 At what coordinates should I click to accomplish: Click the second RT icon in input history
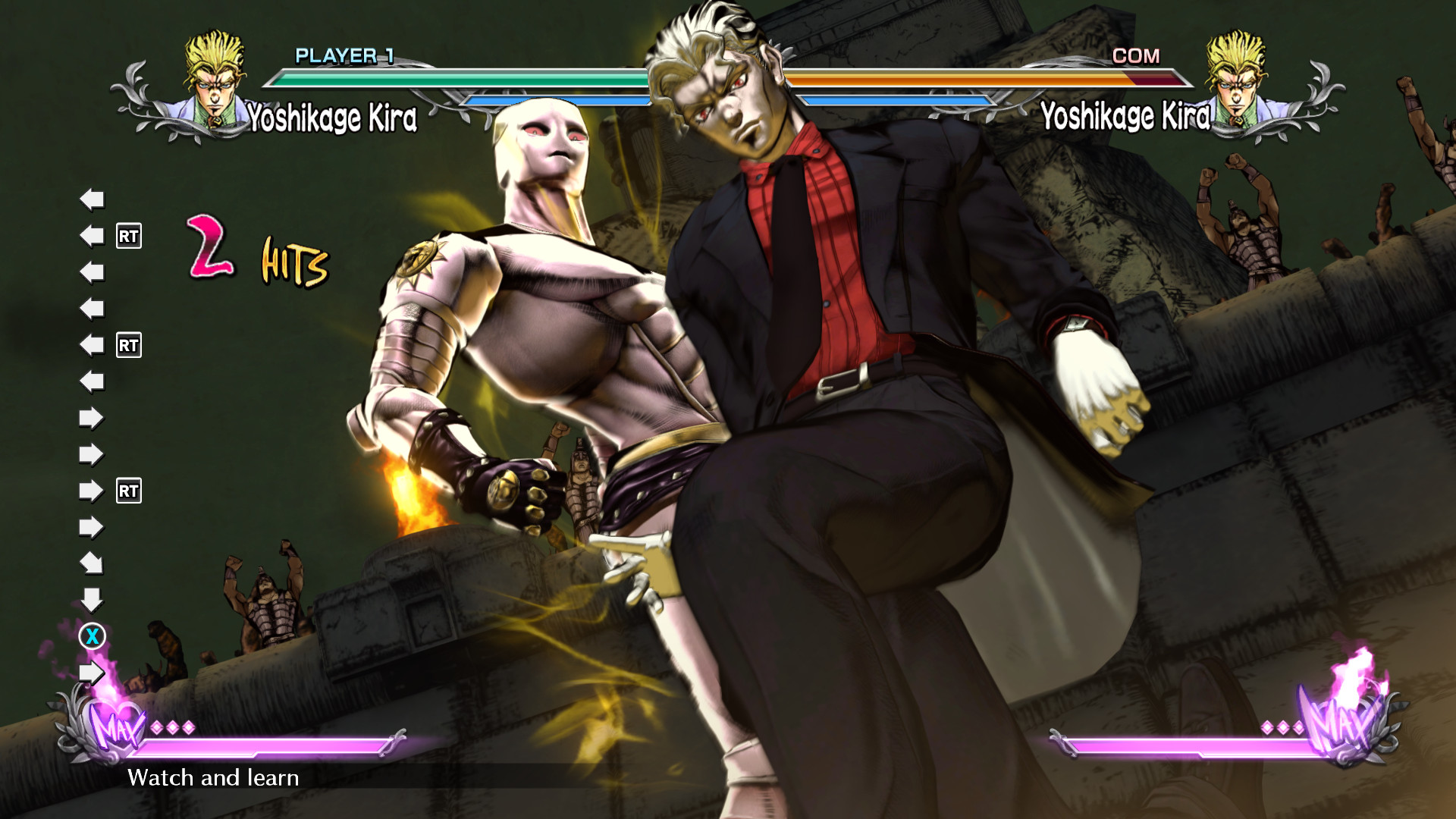pos(129,345)
